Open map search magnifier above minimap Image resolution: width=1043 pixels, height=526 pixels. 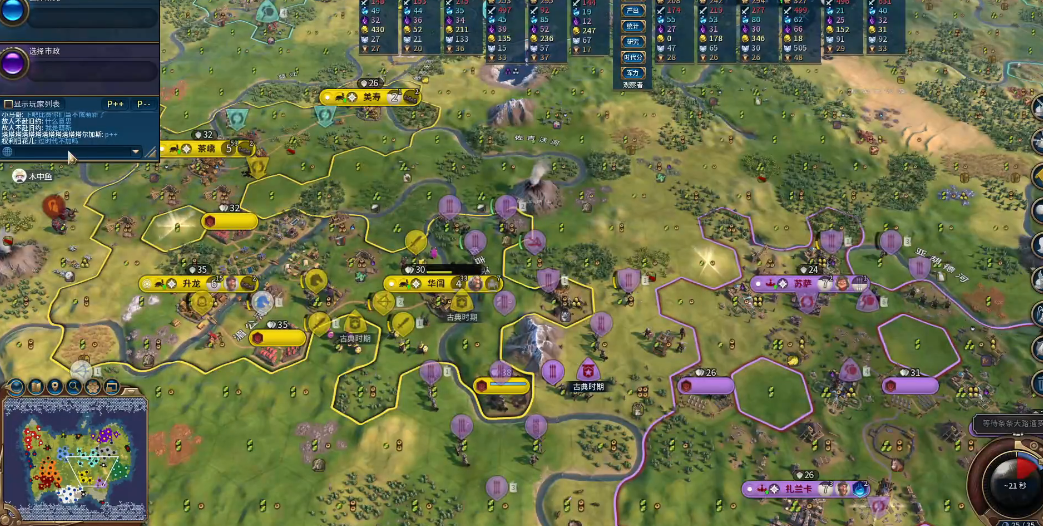coord(75,386)
